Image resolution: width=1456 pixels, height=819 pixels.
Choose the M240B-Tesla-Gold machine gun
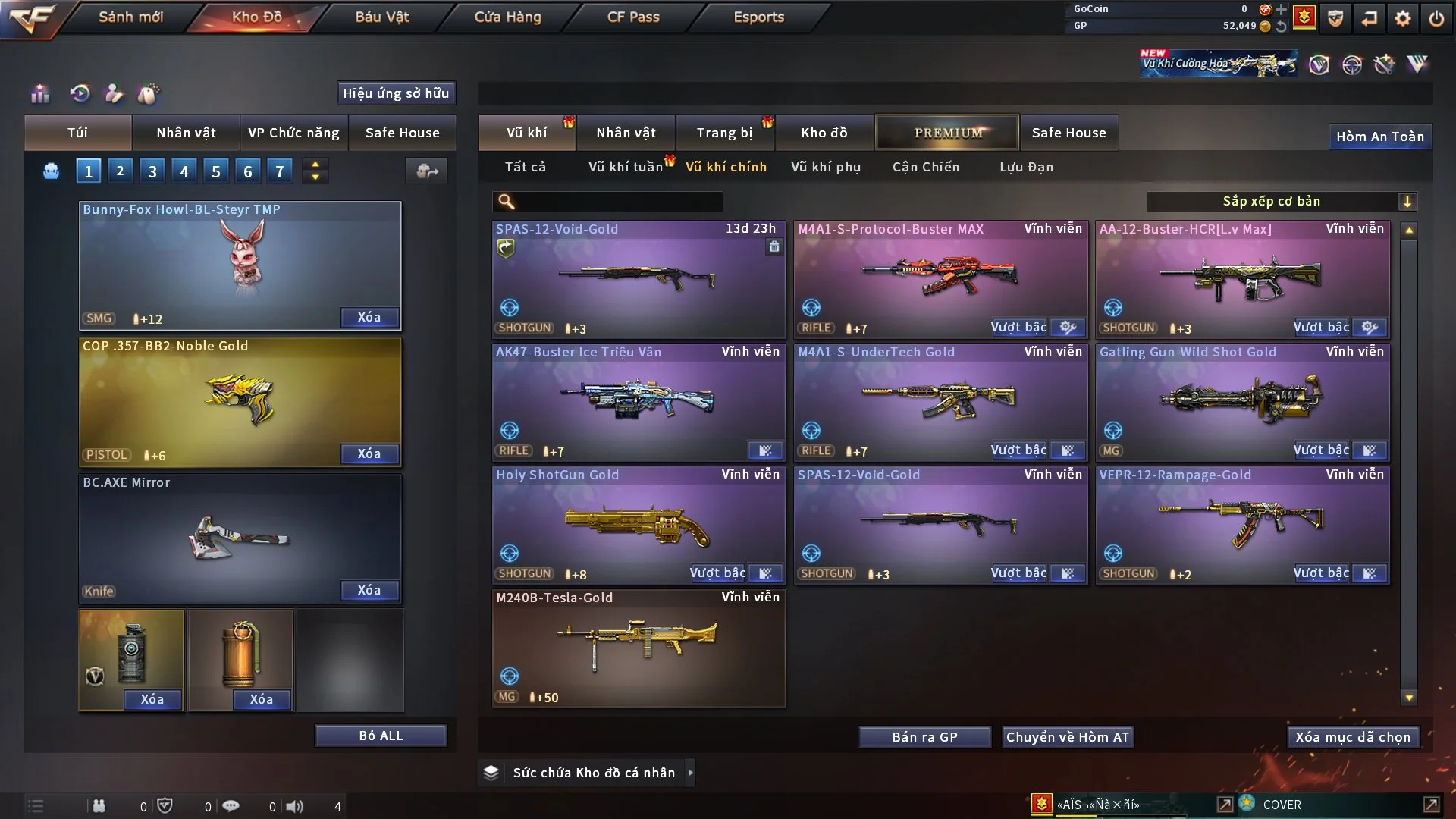pyautogui.click(x=638, y=646)
